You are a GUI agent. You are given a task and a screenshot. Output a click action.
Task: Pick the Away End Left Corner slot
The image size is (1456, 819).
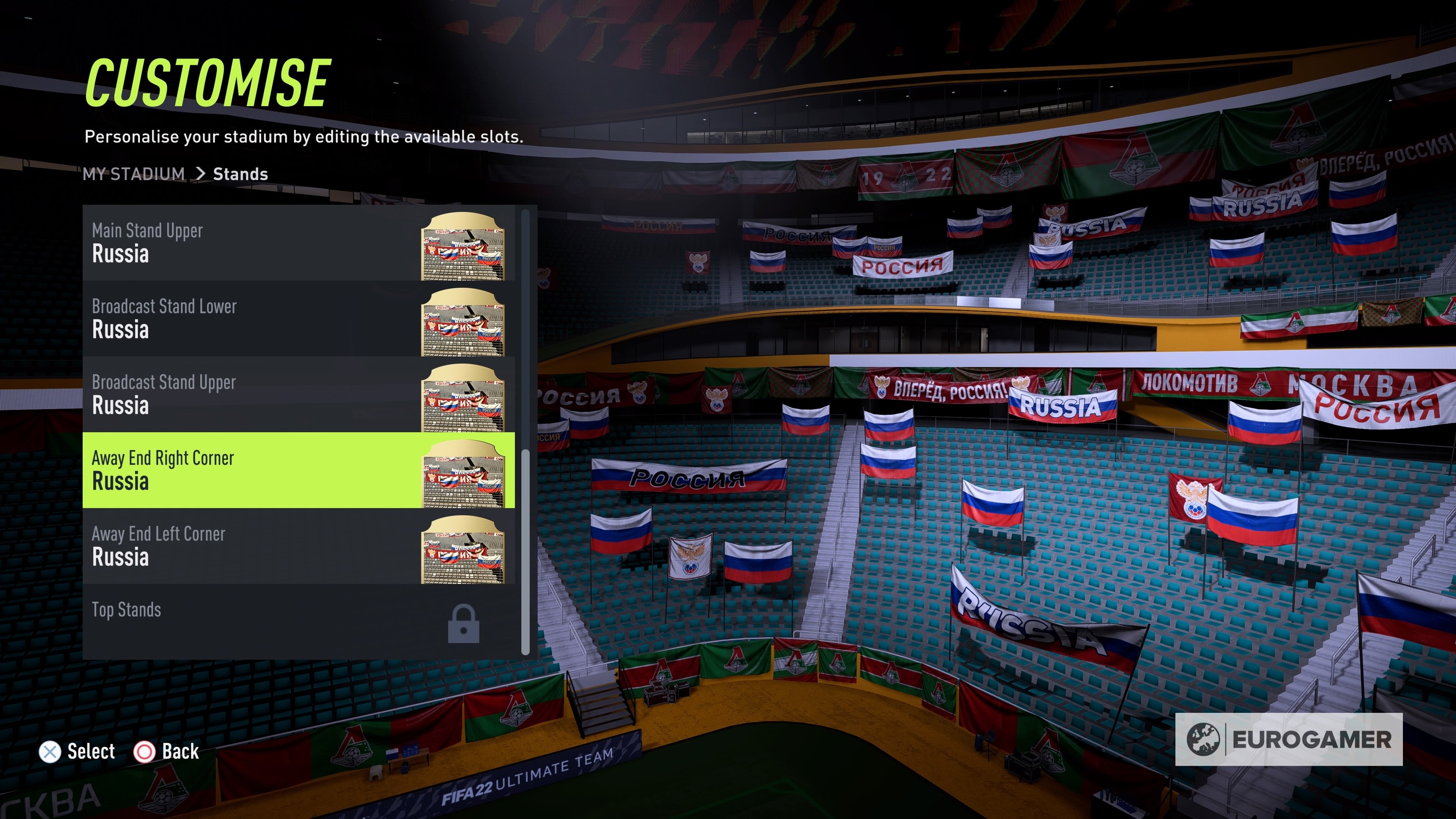(298, 546)
